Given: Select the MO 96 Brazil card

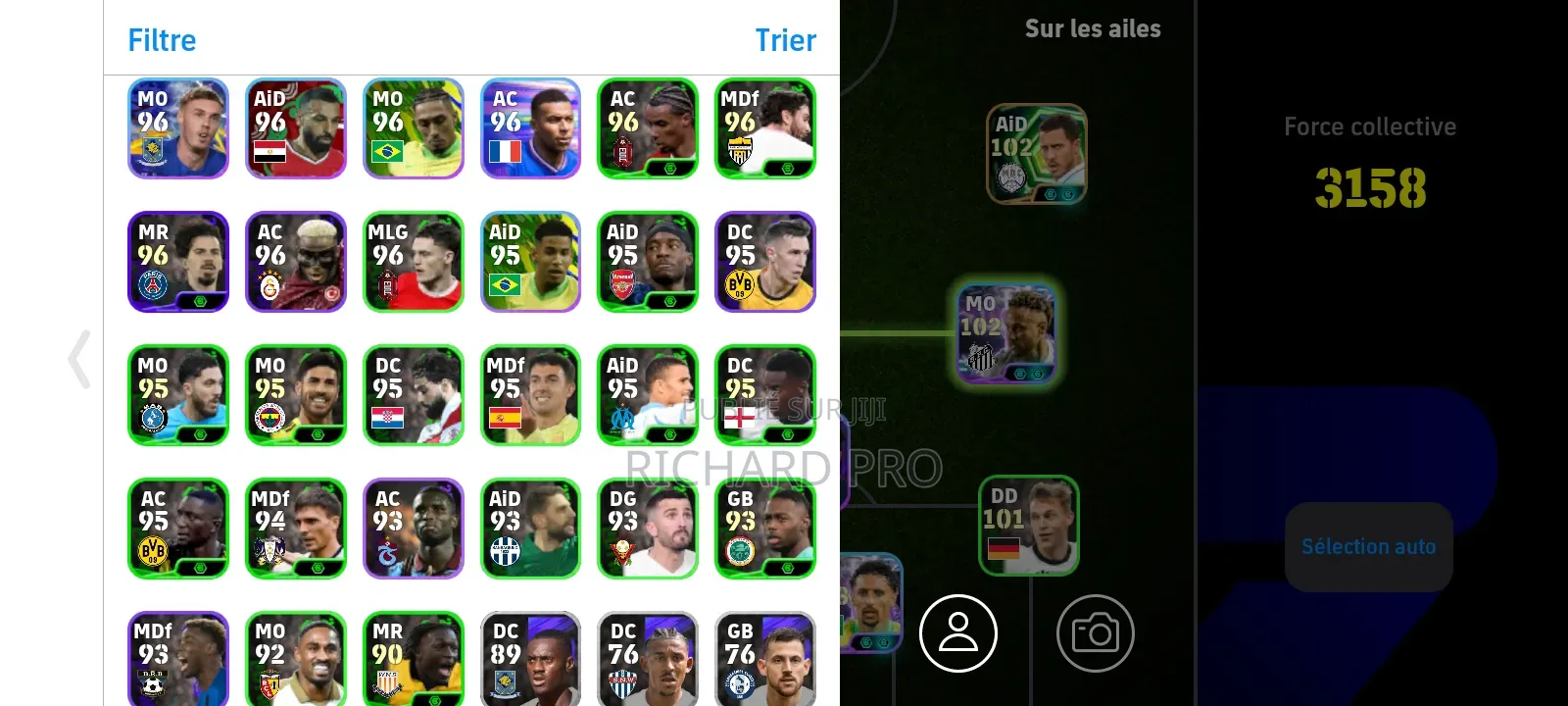Looking at the screenshot, I should 413,128.
